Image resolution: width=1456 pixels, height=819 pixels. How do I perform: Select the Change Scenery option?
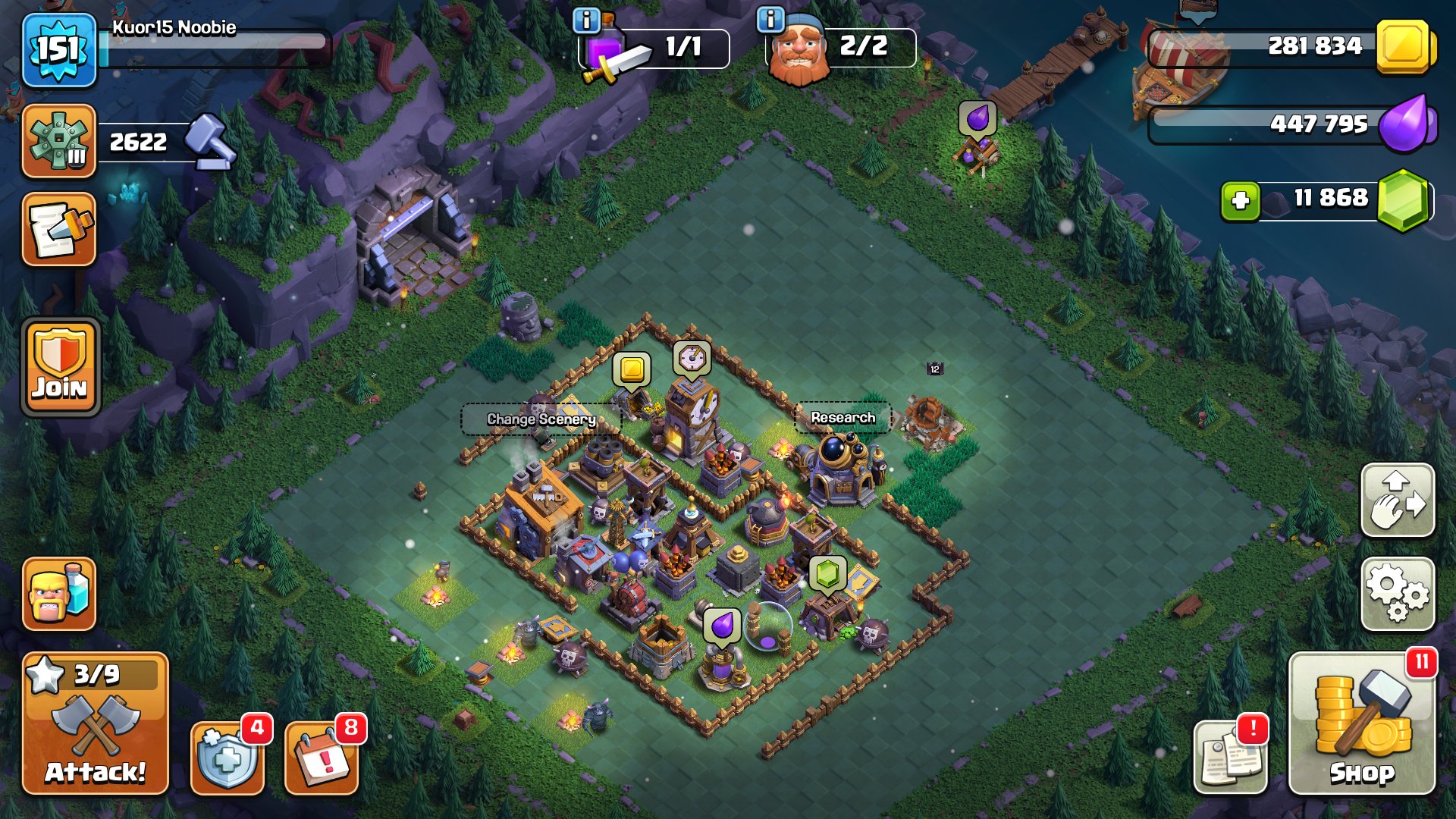(x=541, y=418)
